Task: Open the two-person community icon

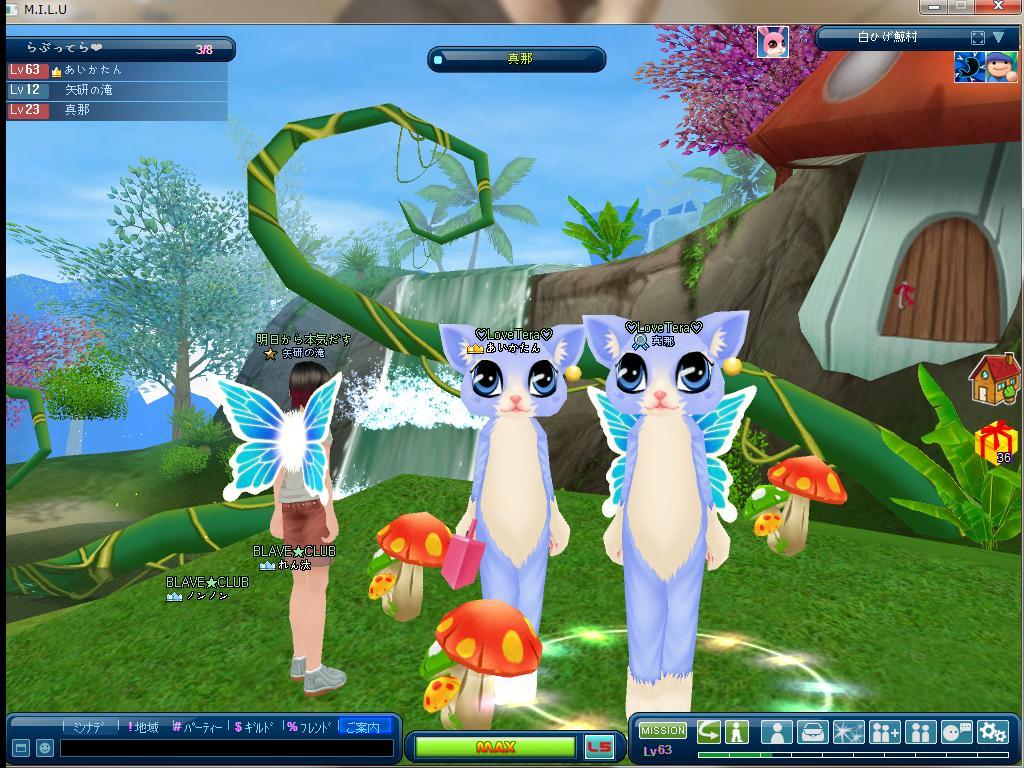Action: coord(920,731)
